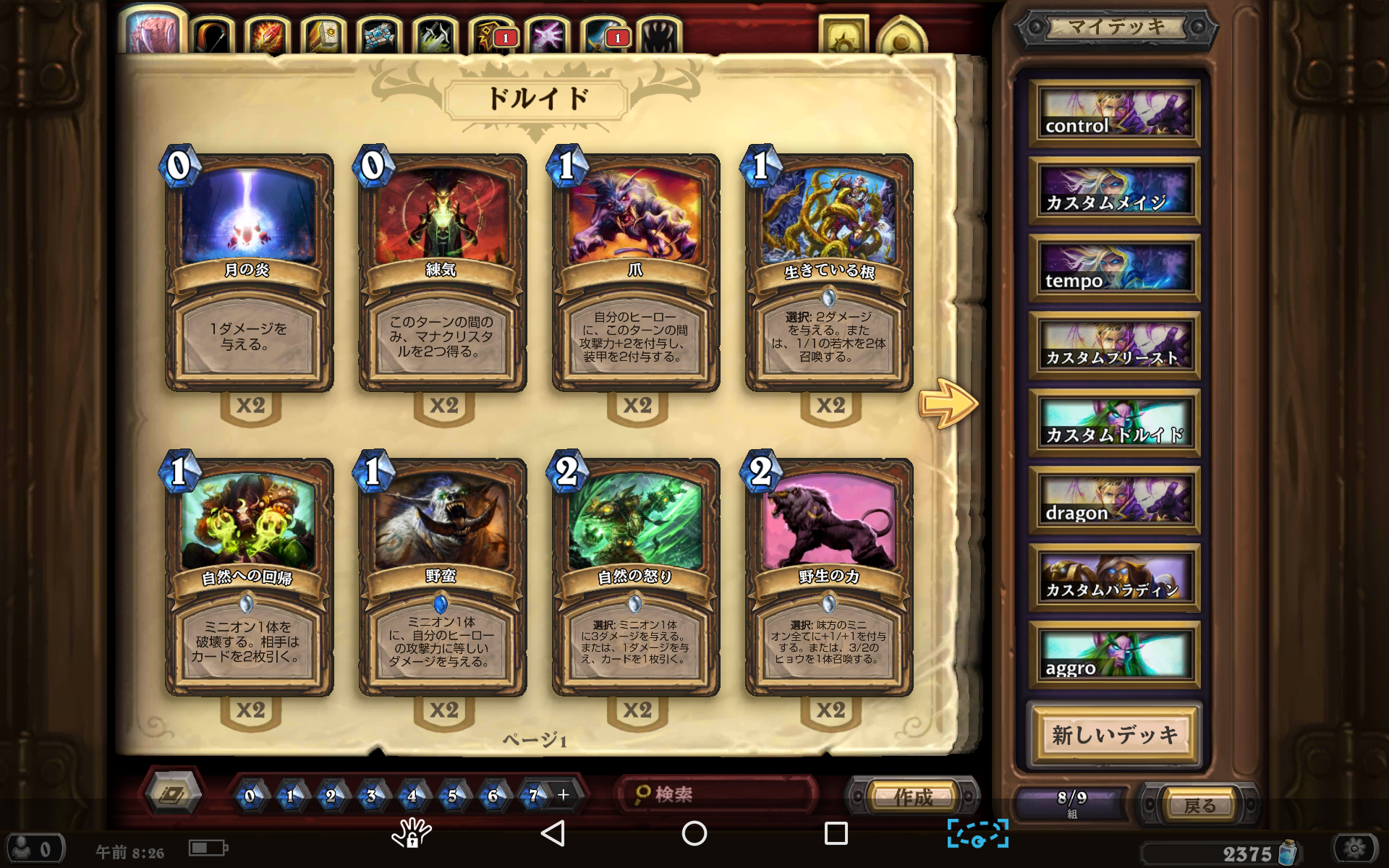Filter cards by mana cost 4
This screenshot has height=868, width=1389.
pyautogui.click(x=412, y=796)
